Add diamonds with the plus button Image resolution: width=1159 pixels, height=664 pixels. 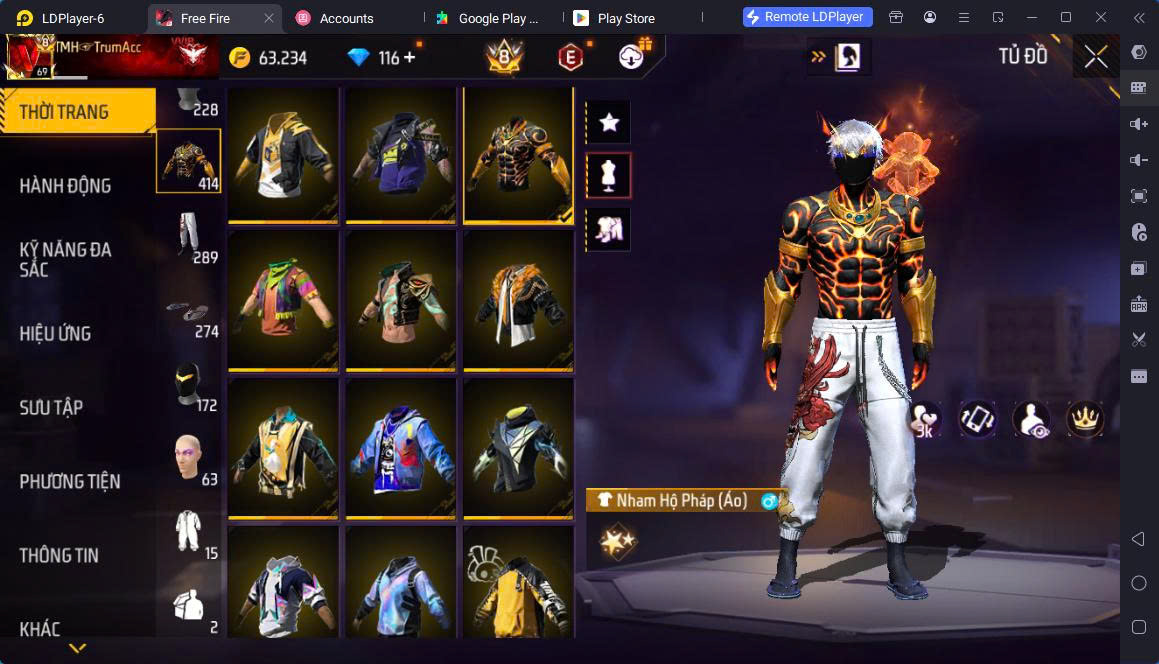[410, 58]
